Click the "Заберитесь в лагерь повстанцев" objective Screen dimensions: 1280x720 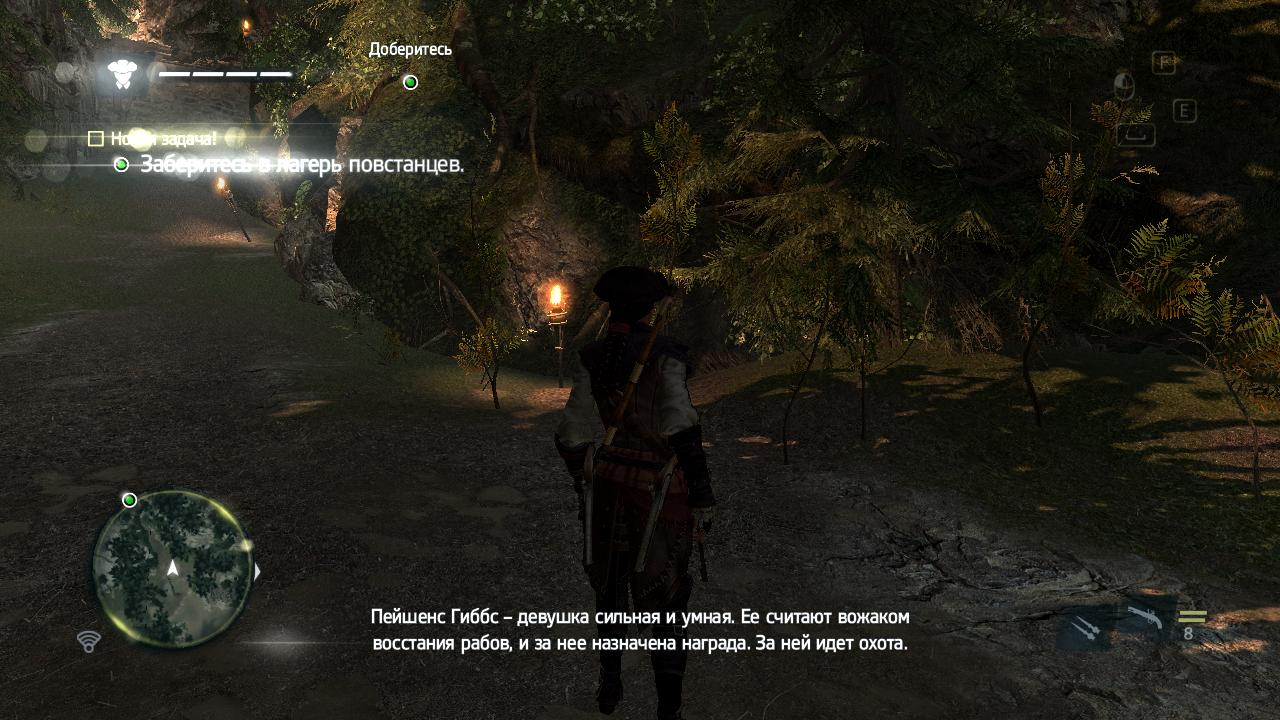pyautogui.click(x=301, y=164)
